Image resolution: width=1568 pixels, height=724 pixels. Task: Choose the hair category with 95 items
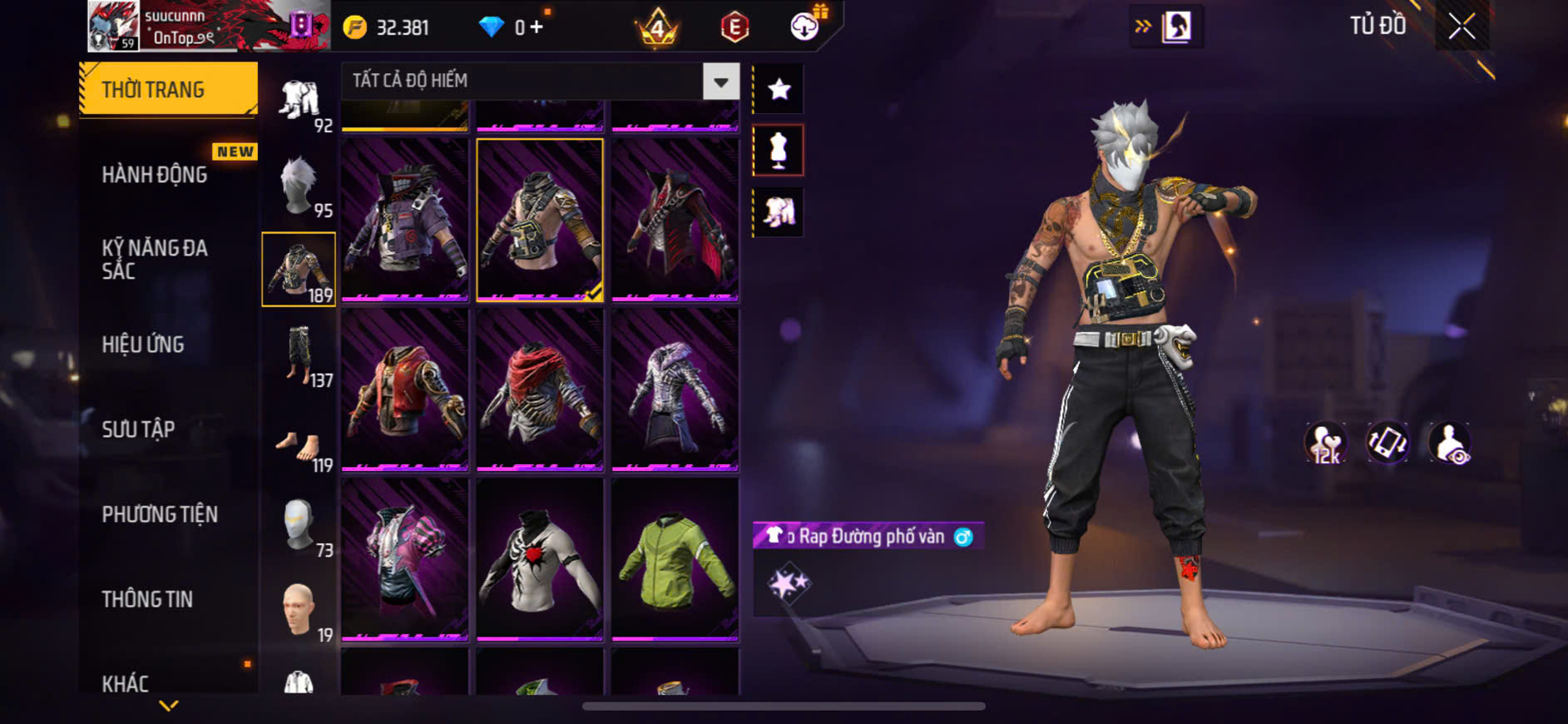[x=299, y=186]
